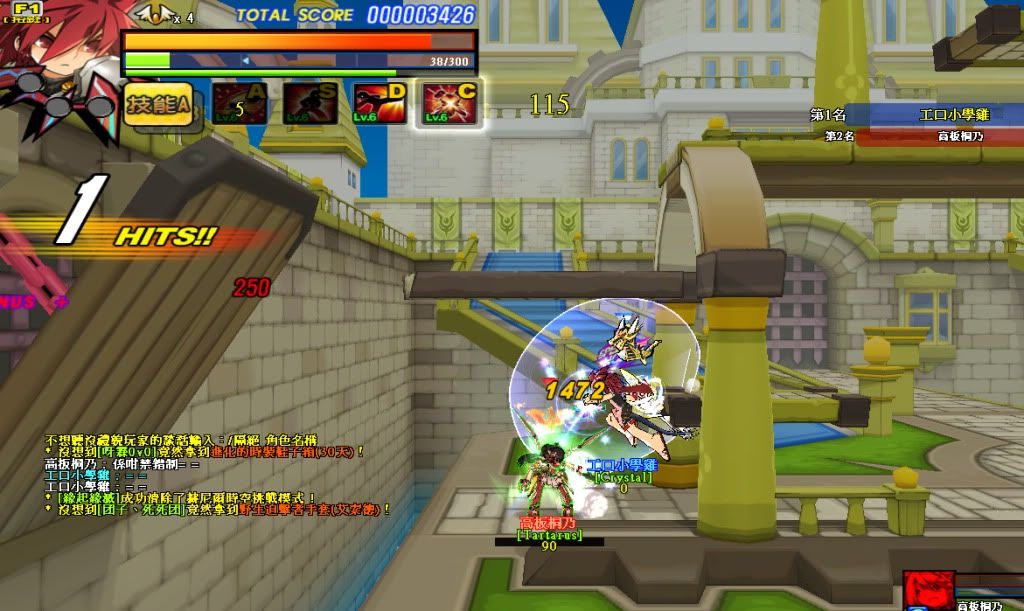Trigger the skill icon marked D

(379, 104)
